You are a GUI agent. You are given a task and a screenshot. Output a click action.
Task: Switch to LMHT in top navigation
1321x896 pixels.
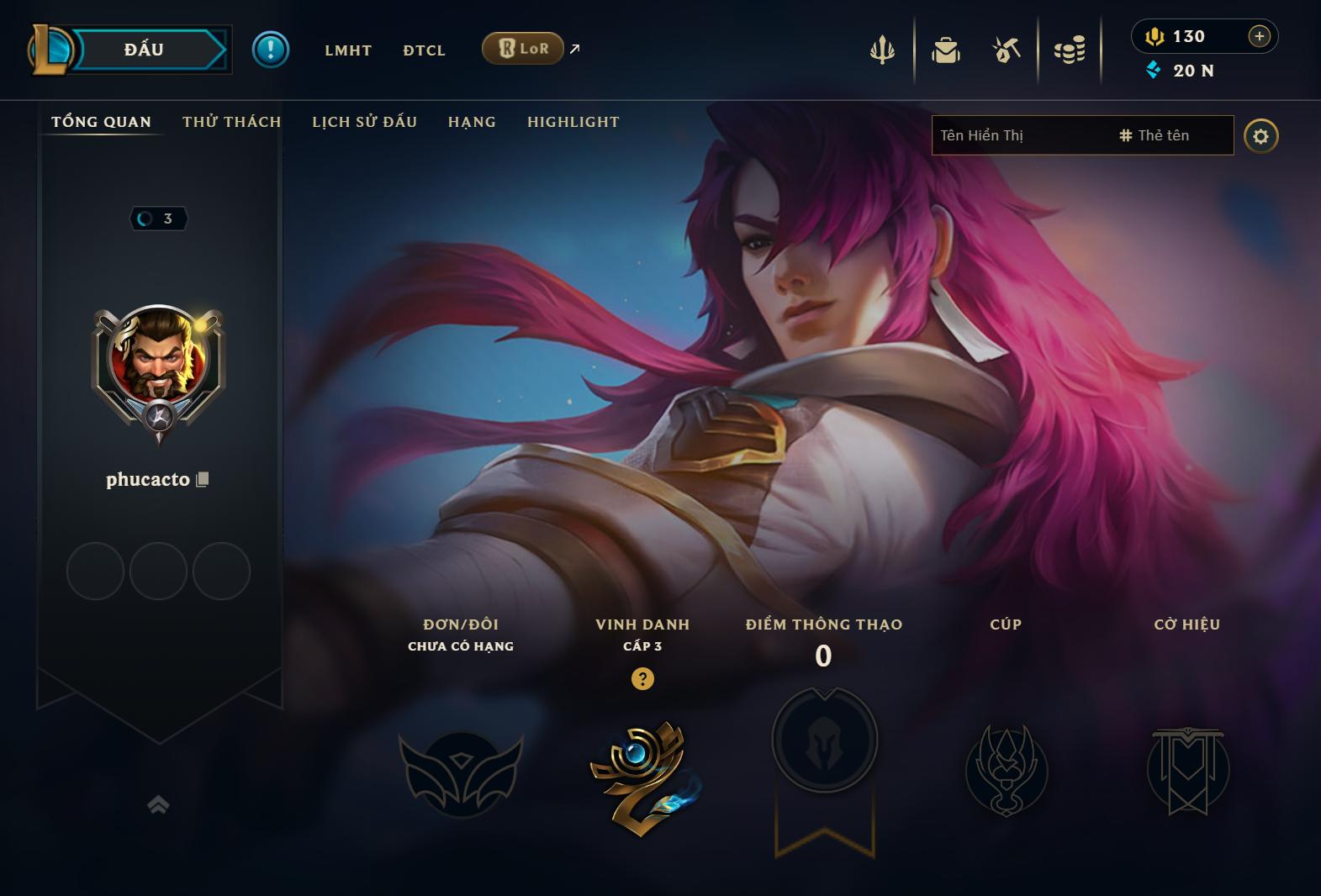click(348, 50)
